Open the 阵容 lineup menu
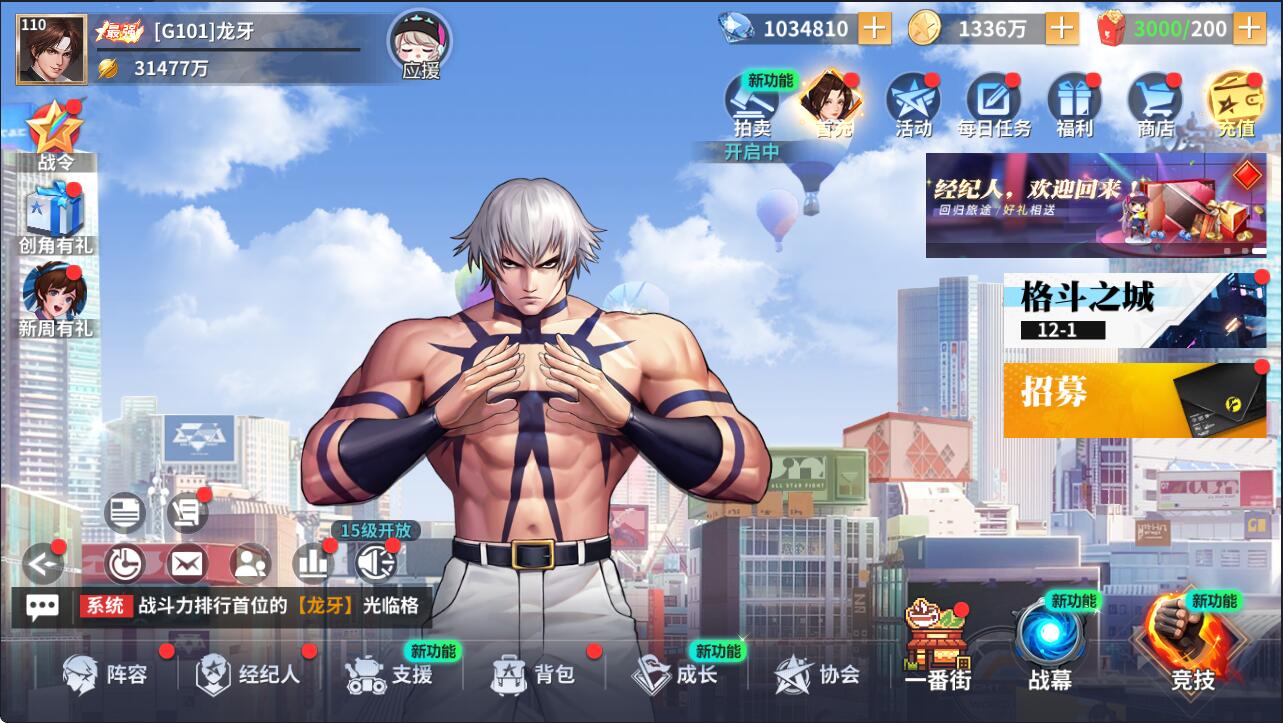 coord(107,675)
